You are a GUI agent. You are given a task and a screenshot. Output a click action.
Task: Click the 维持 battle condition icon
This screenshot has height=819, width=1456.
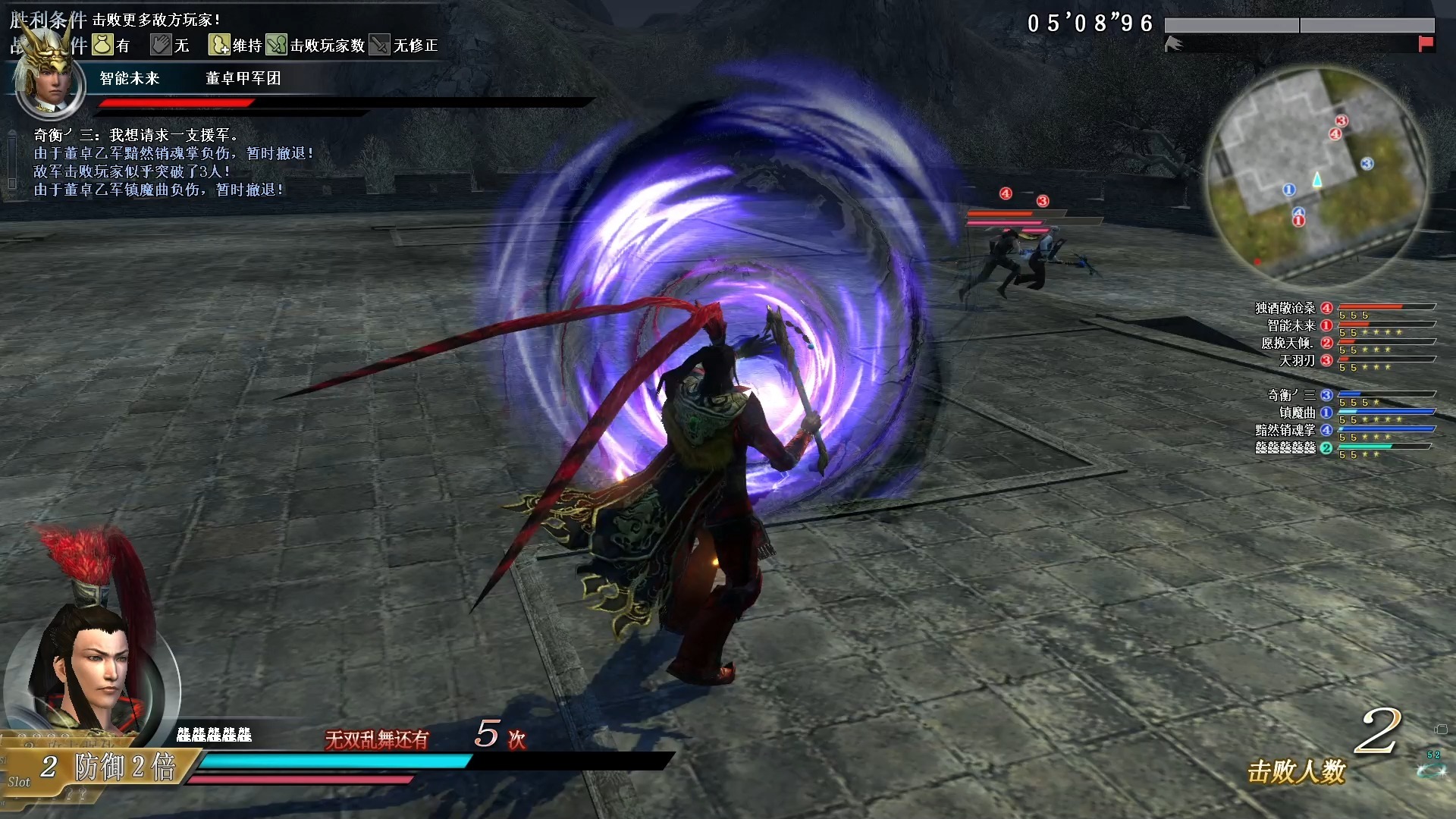coord(219,45)
